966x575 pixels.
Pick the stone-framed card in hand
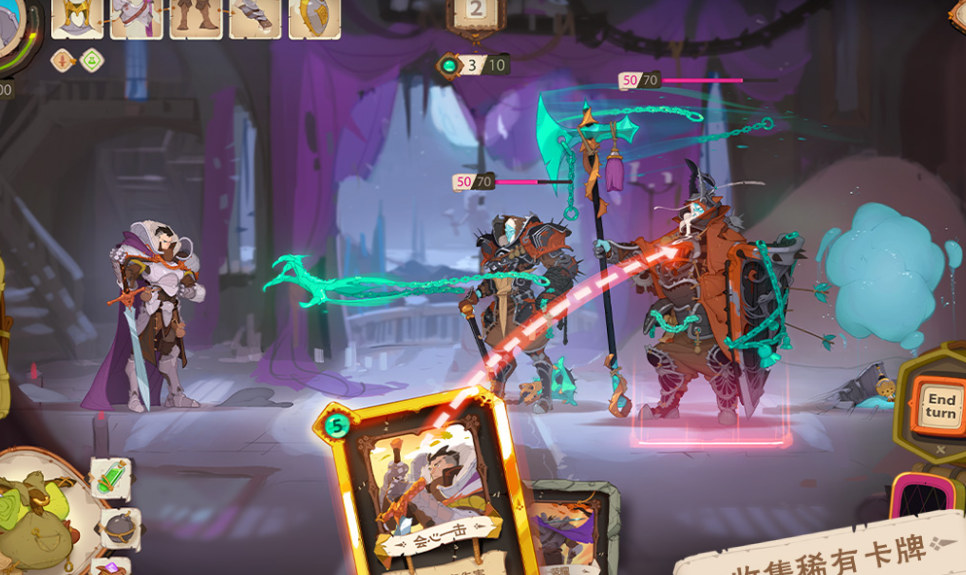tap(570, 528)
